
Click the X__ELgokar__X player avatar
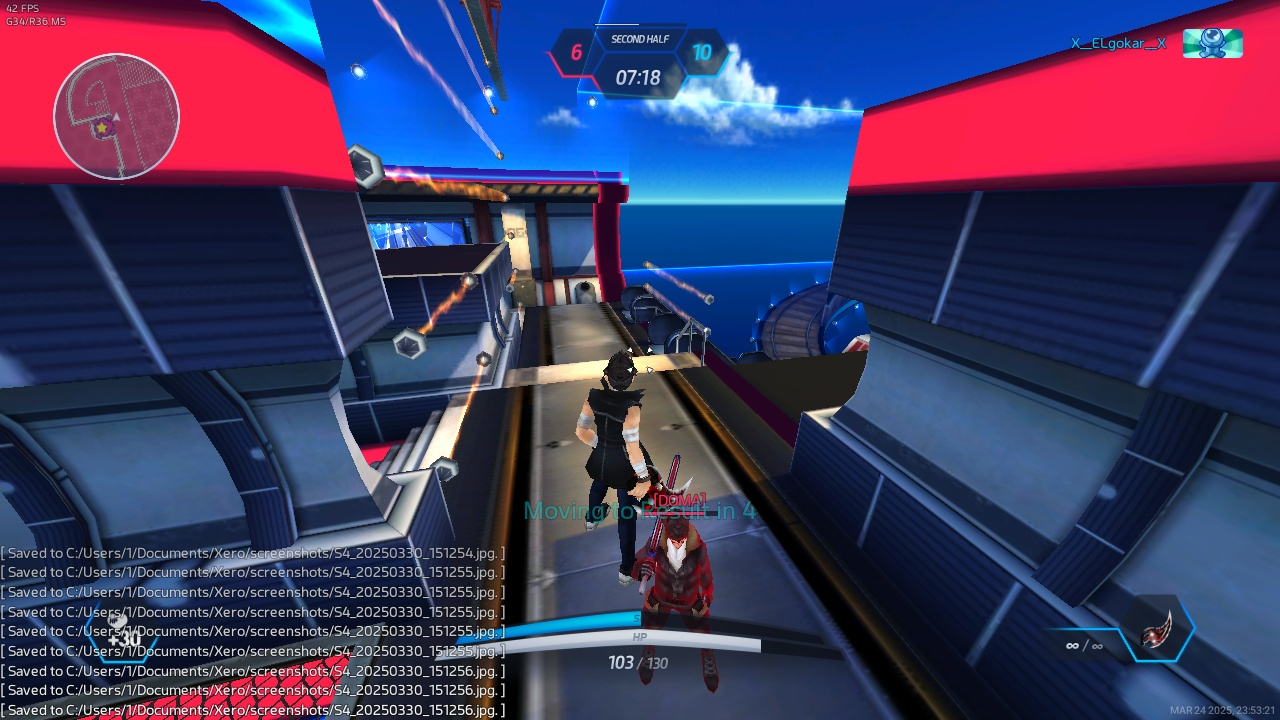click(1212, 43)
